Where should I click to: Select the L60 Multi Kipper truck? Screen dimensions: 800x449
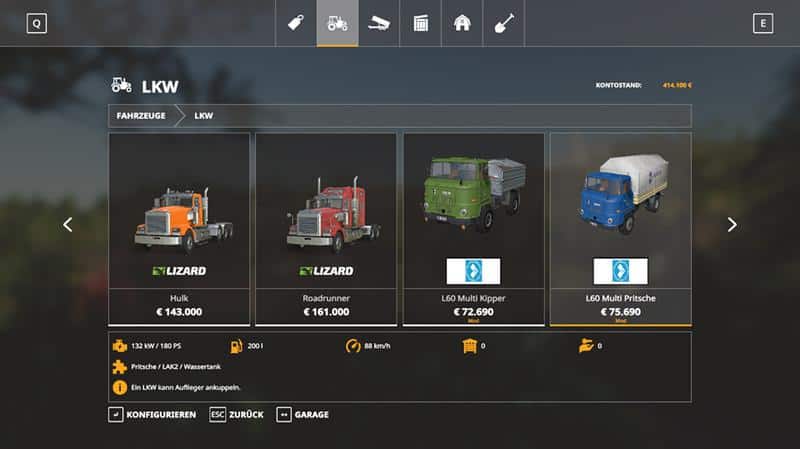pyautogui.click(x=473, y=228)
